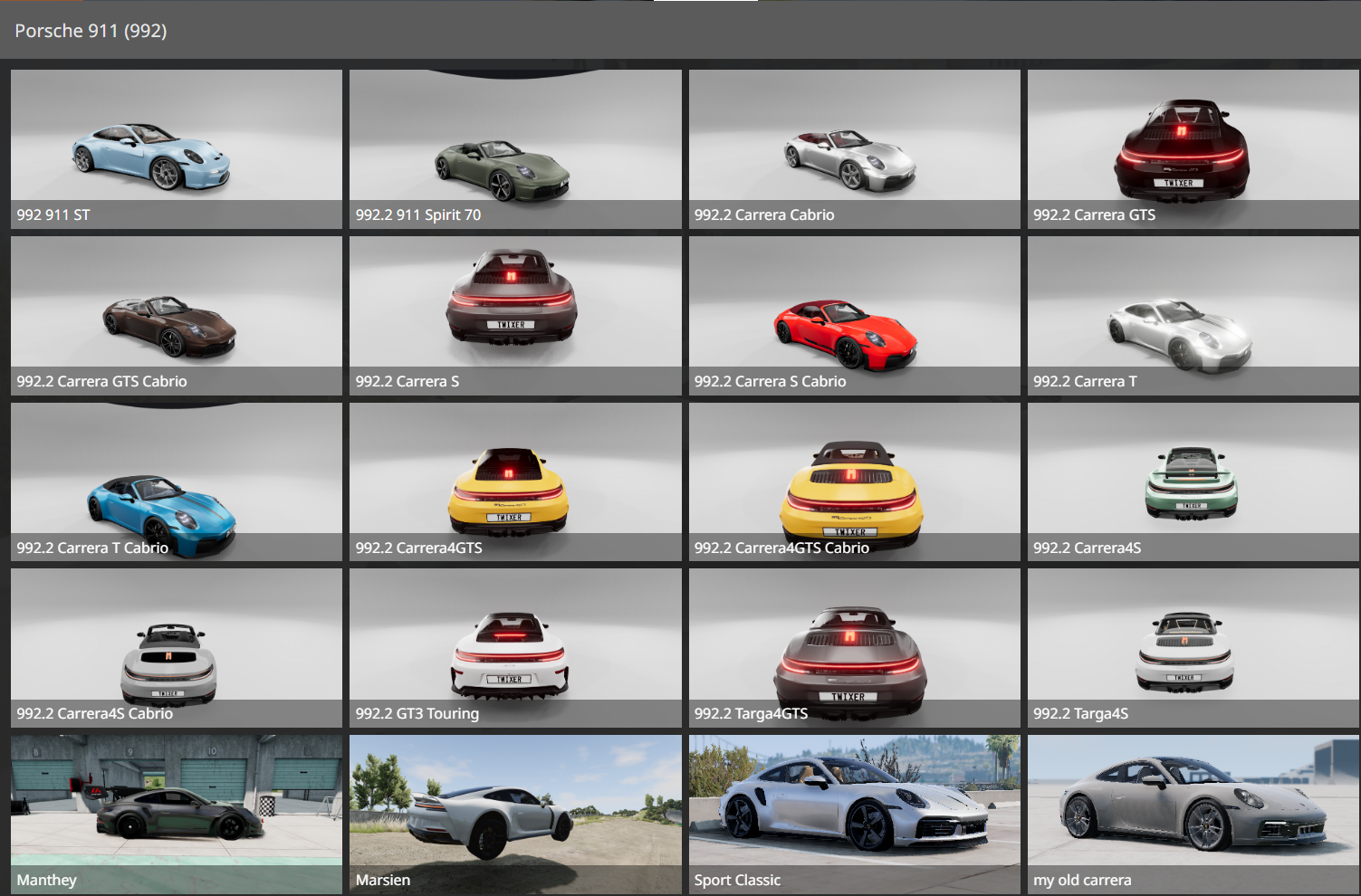This screenshot has width=1361, height=896.
Task: Select the 992.2 Carrera GTS tile
Action: (x=1193, y=148)
